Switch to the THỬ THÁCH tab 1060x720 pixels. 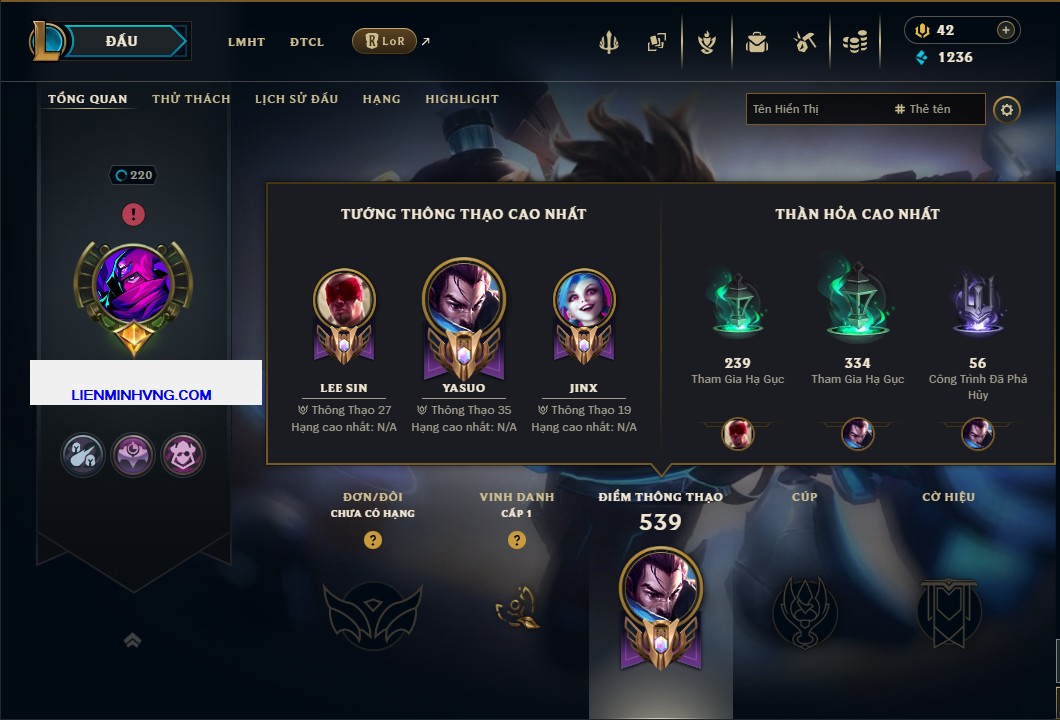[x=191, y=99]
